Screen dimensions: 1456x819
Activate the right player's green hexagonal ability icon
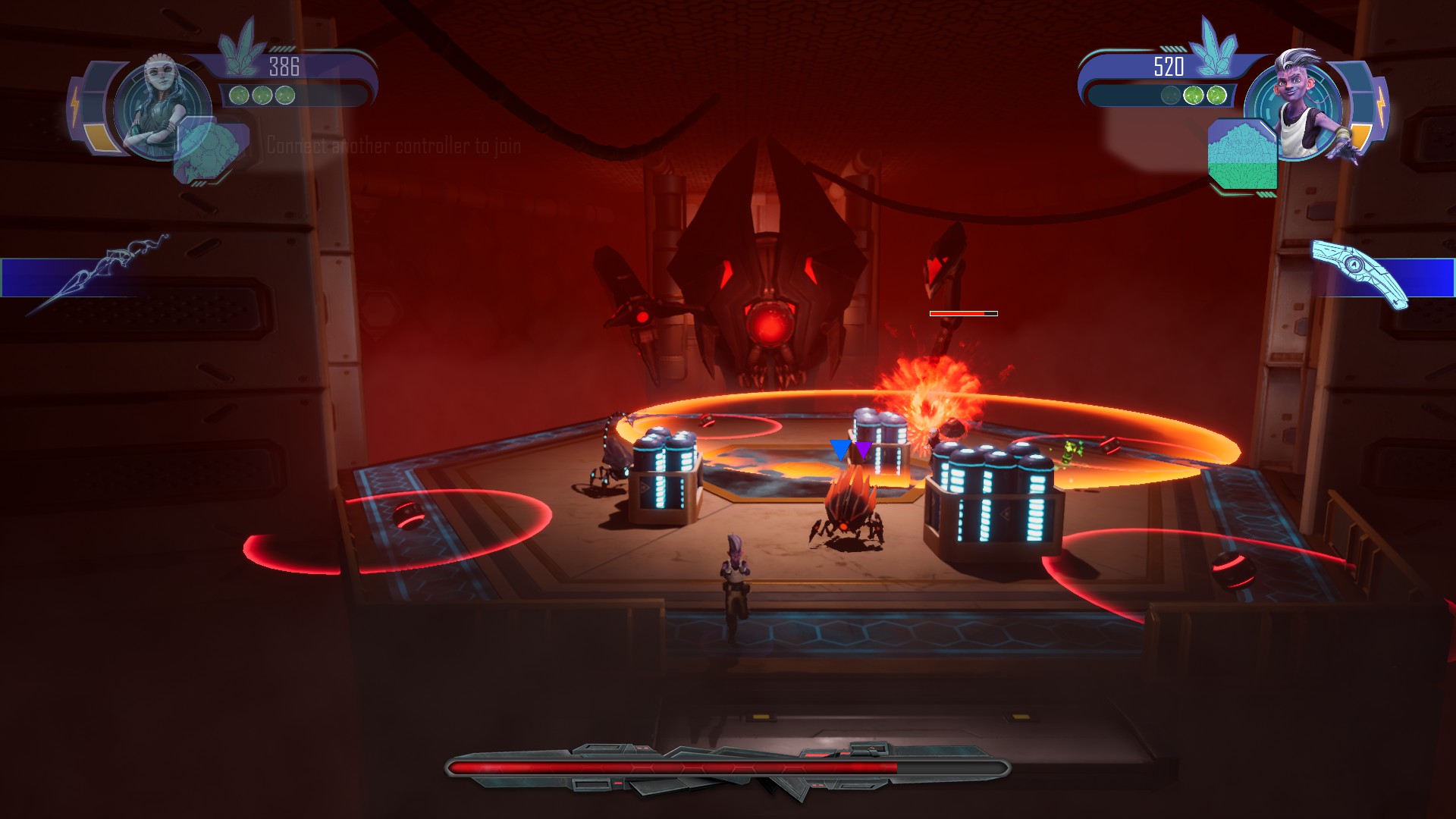coord(1242,155)
